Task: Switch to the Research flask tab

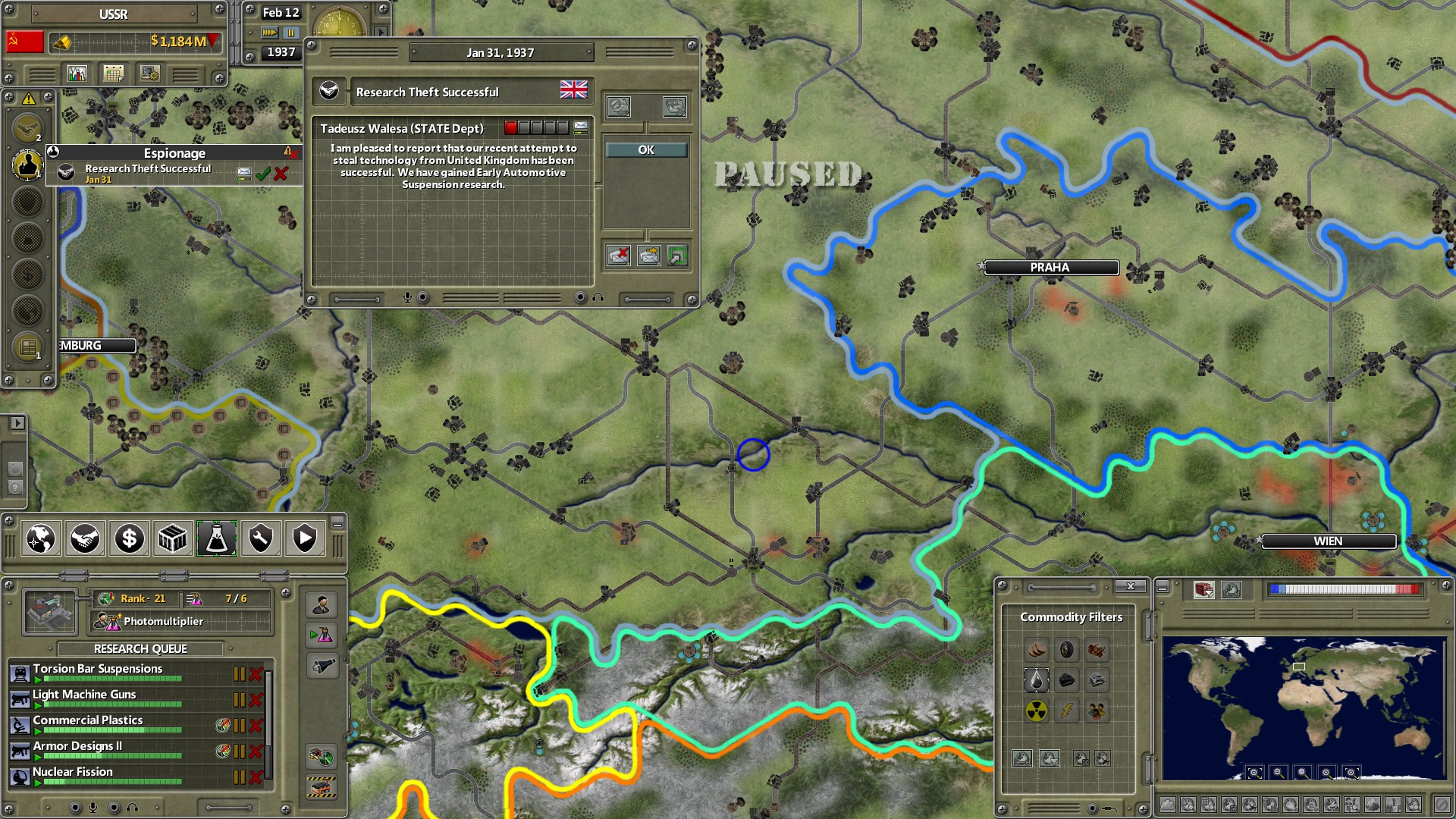Action: pyautogui.click(x=217, y=538)
